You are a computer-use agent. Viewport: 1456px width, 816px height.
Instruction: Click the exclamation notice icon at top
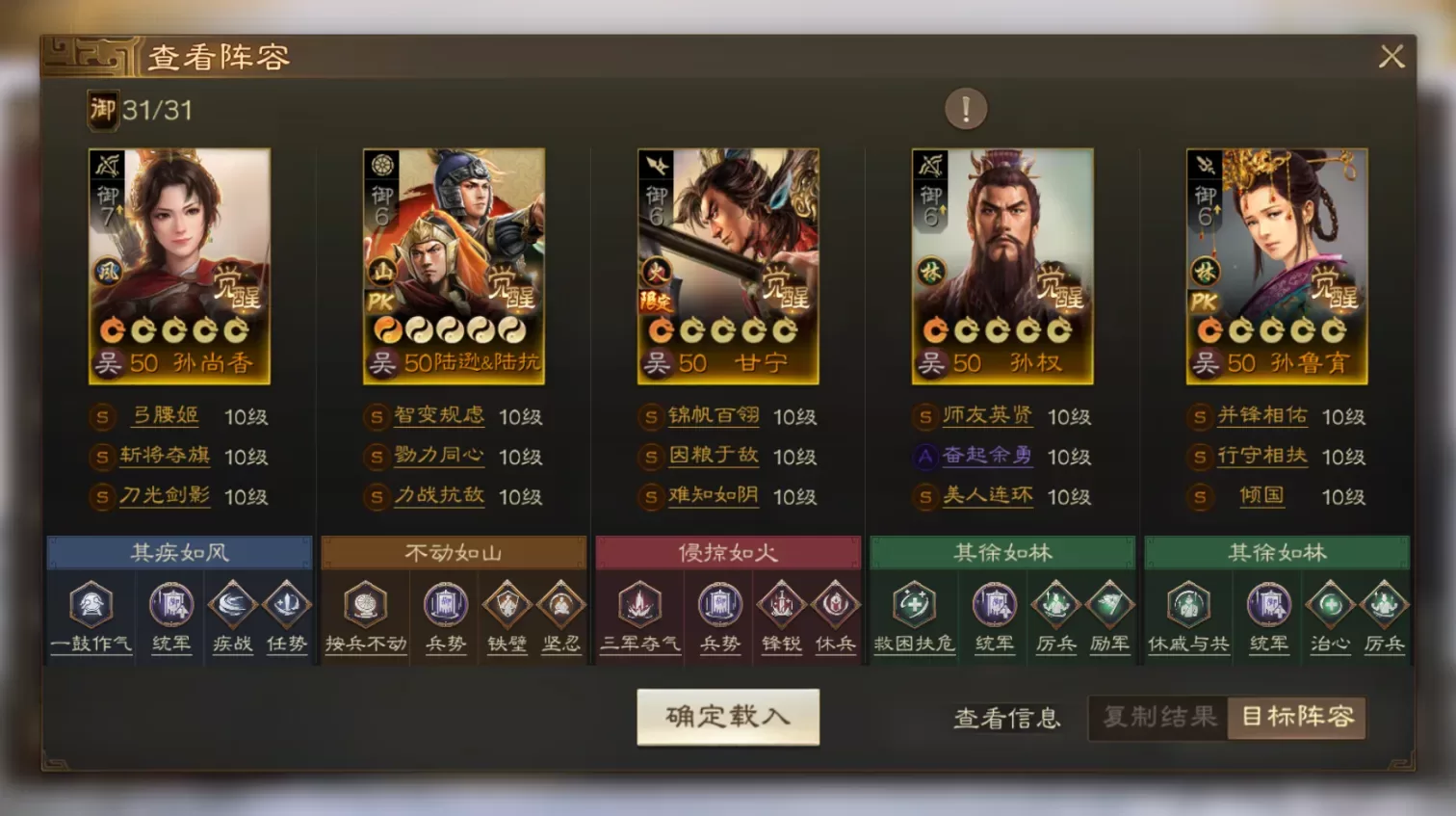[x=965, y=108]
